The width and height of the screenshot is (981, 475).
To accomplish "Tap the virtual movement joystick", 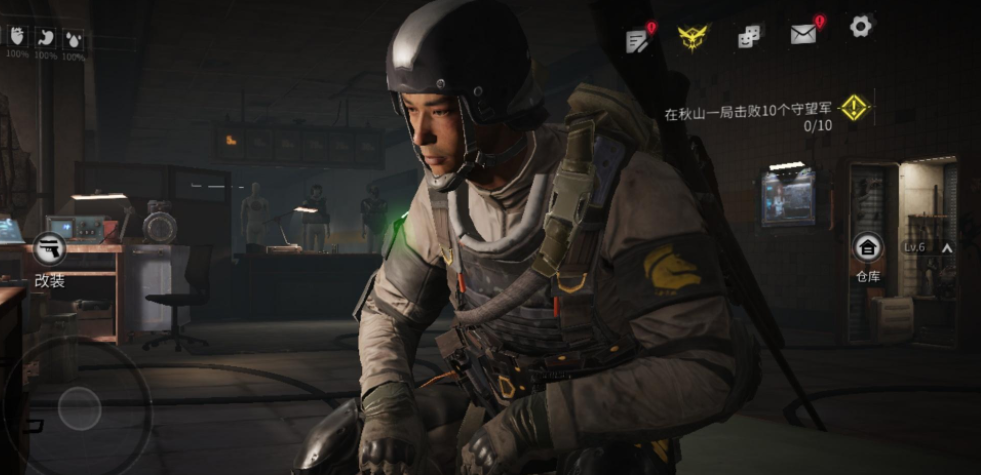I will 79,407.
